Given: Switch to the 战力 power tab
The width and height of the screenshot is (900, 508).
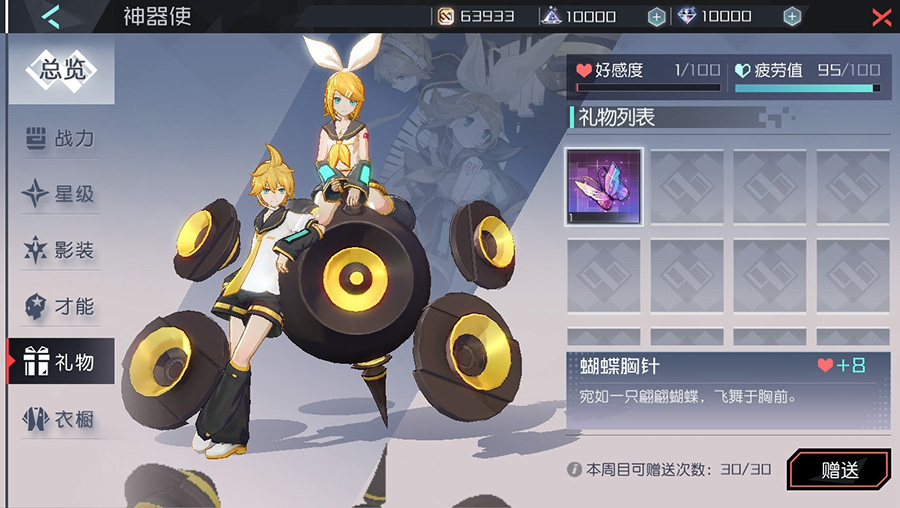Looking at the screenshot, I should click(62, 139).
